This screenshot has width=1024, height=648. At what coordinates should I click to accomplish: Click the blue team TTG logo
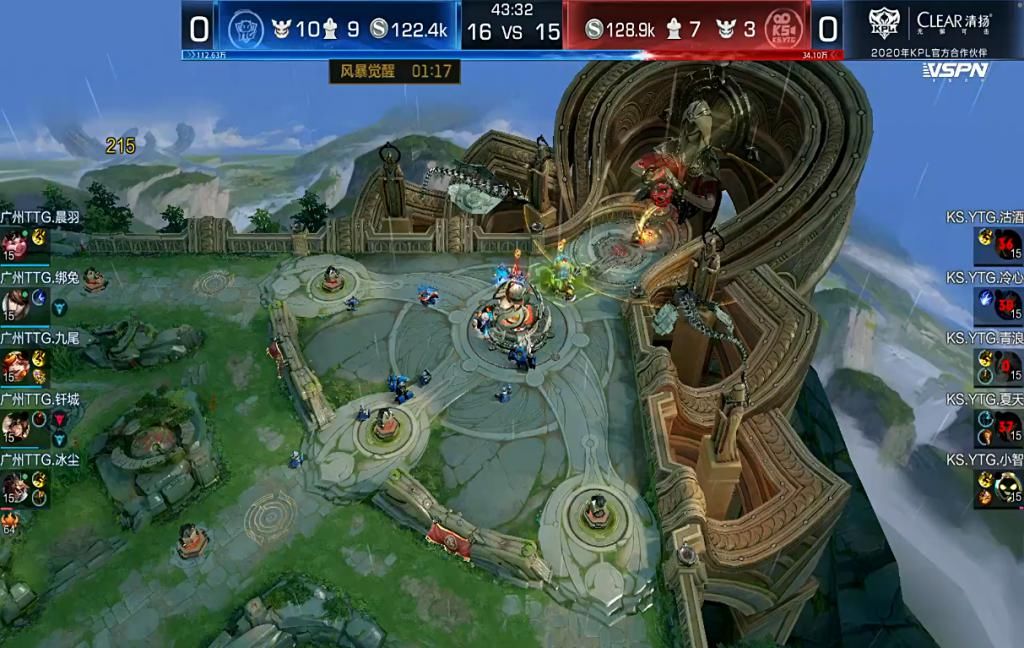click(244, 28)
